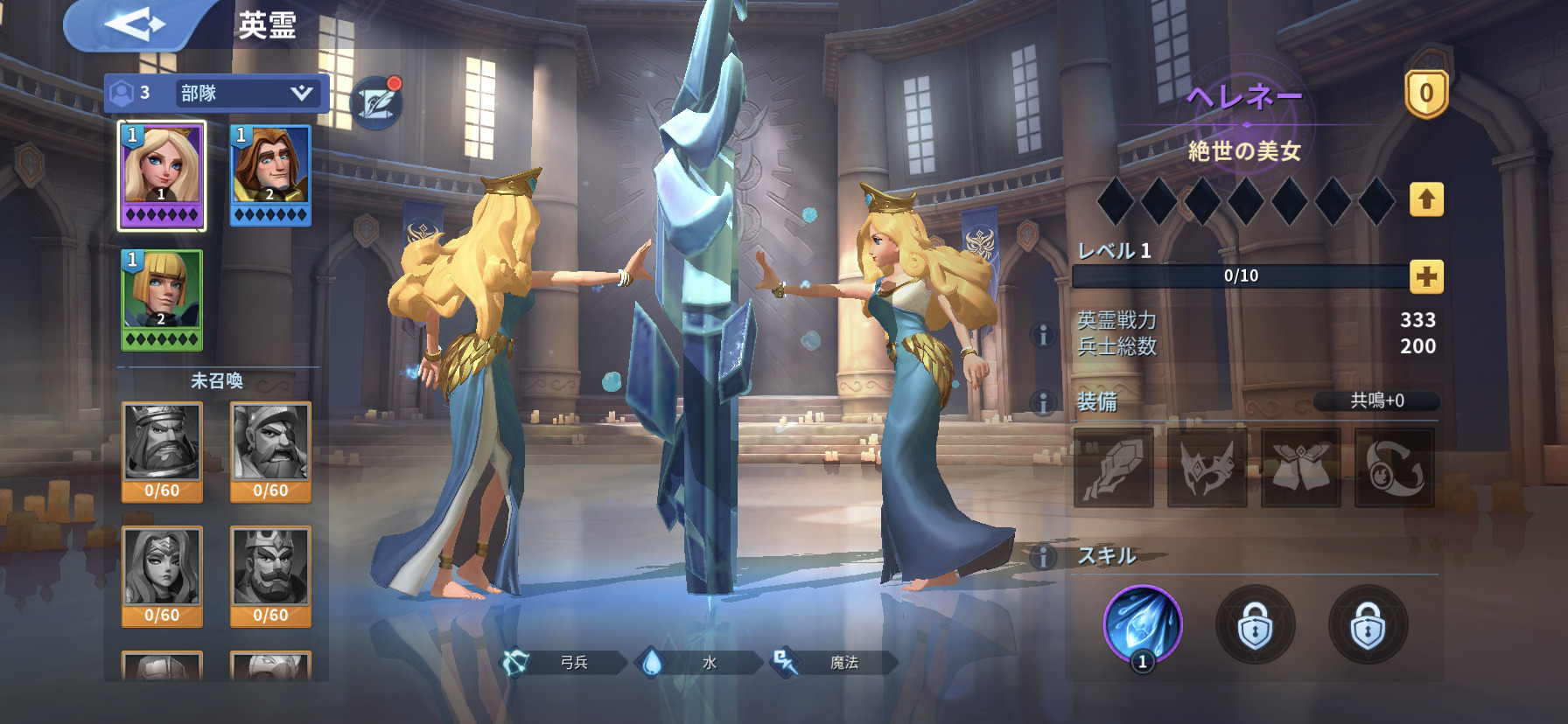
Task: Show info for 装備 equipment section
Action: (x=1043, y=402)
